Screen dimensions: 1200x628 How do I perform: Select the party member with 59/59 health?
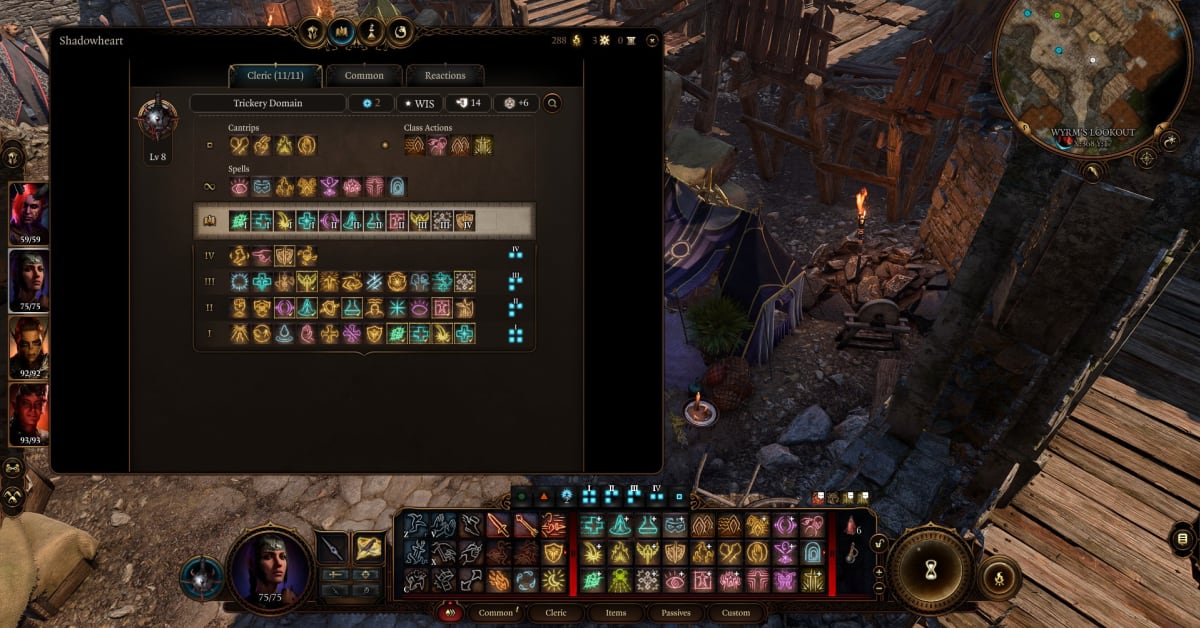point(28,212)
